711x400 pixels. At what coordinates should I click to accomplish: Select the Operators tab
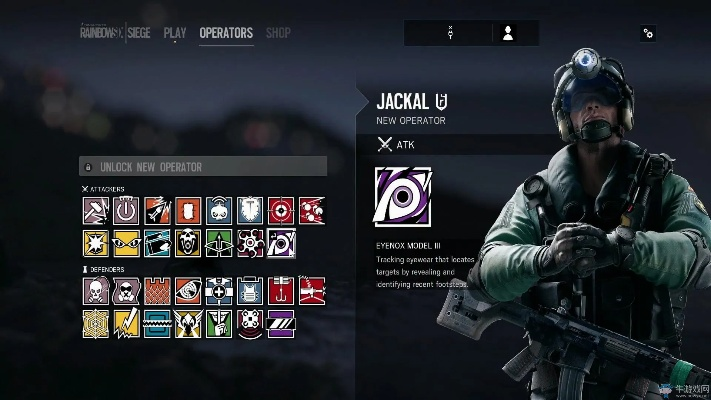coord(226,33)
